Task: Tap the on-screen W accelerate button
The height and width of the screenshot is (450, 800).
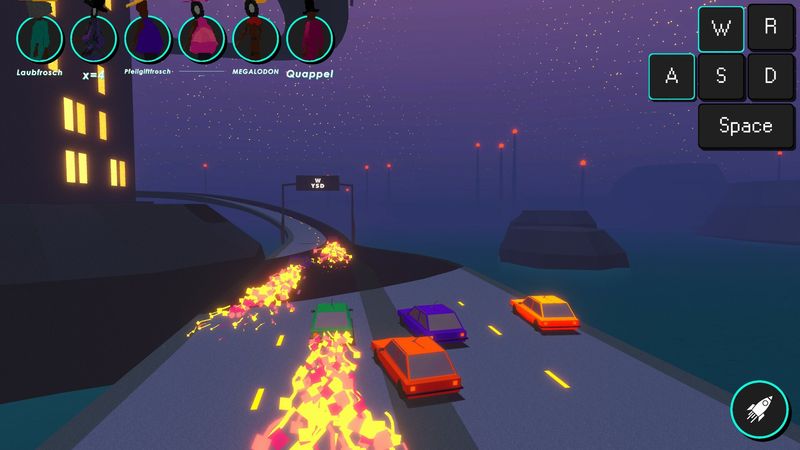Action: pyautogui.click(x=721, y=29)
